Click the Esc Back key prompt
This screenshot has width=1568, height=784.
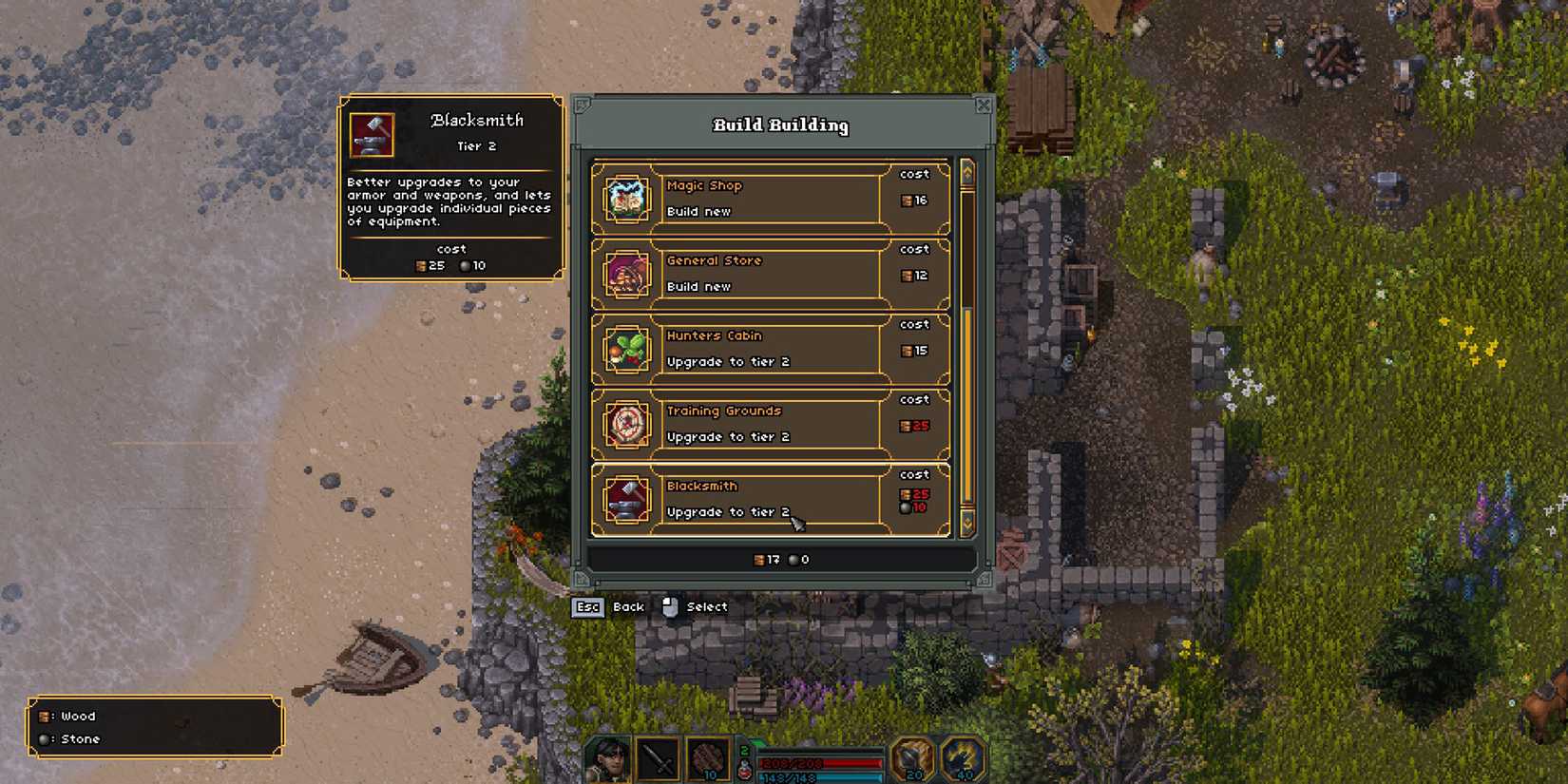point(588,607)
